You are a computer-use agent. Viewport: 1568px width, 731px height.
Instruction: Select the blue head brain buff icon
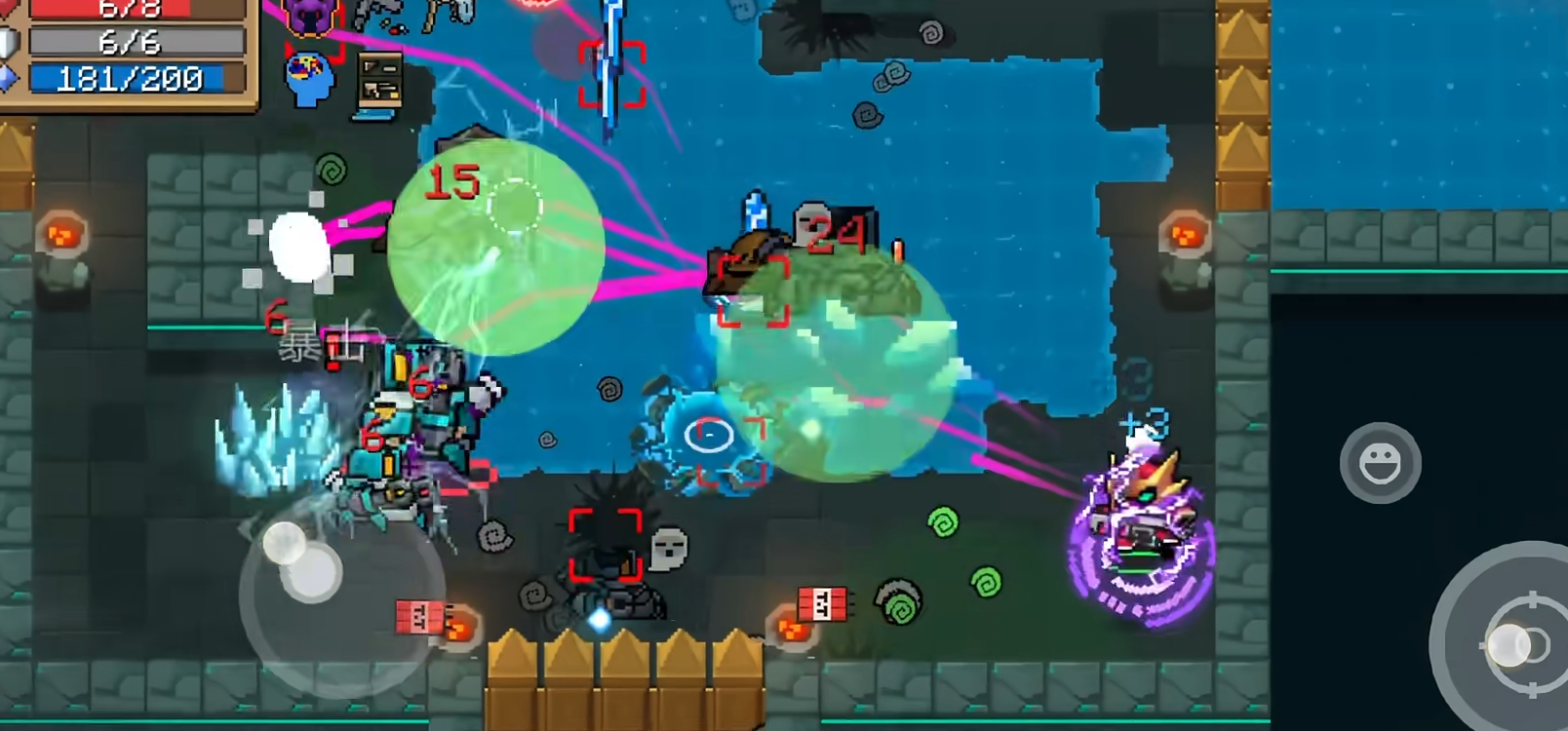pos(310,80)
